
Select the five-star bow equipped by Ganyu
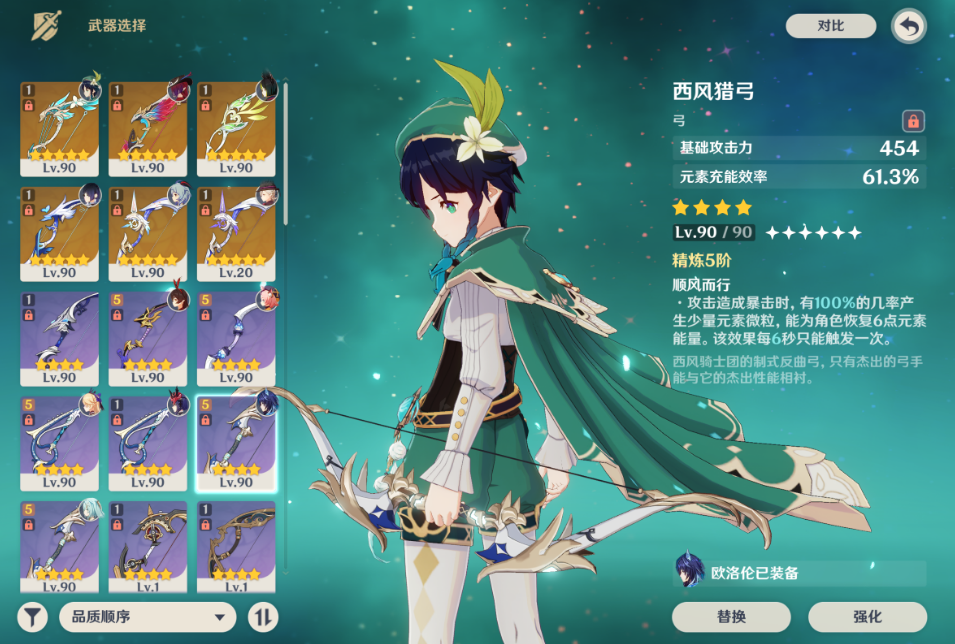coord(147,233)
